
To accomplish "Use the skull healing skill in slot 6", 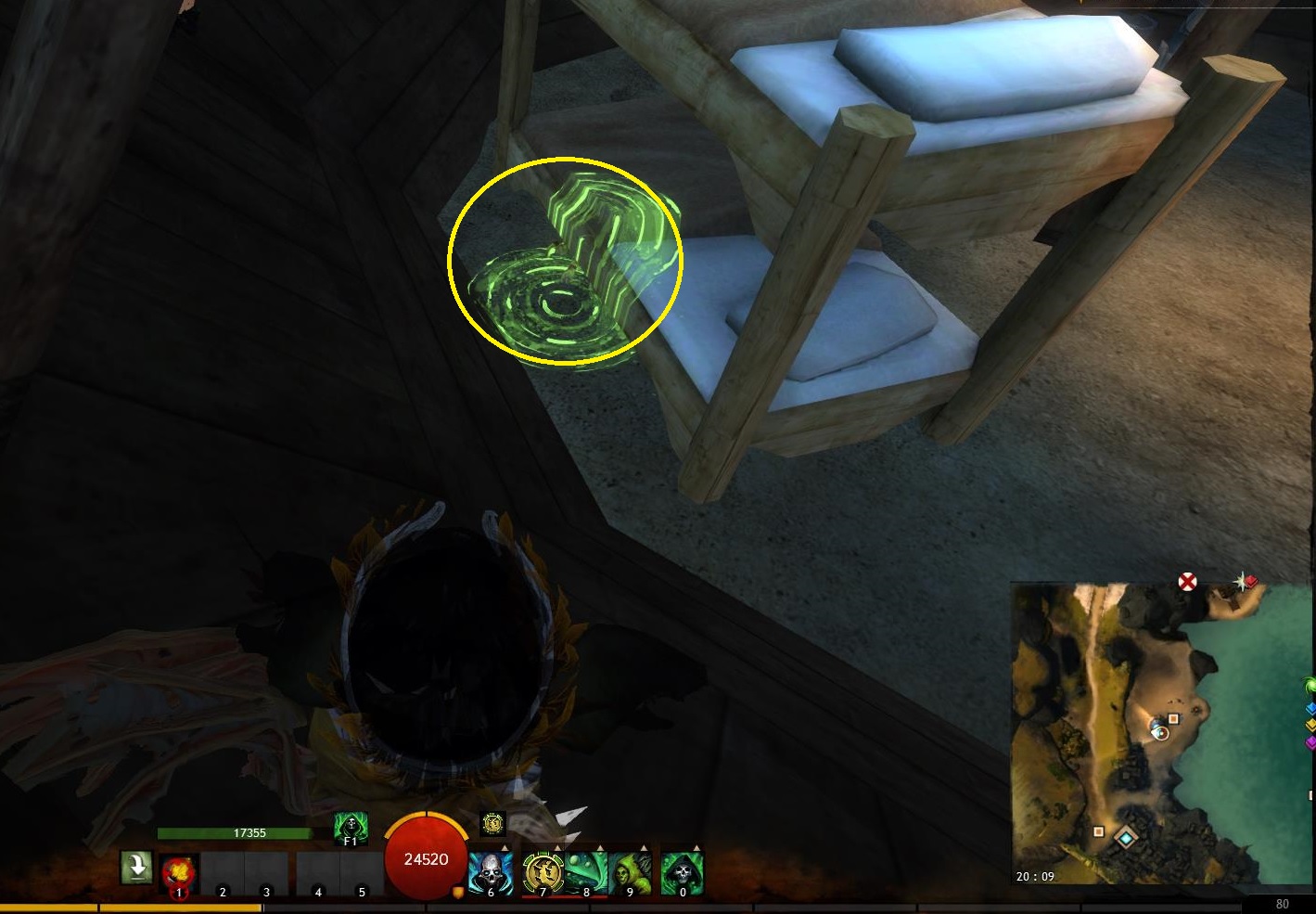I will tap(491, 873).
